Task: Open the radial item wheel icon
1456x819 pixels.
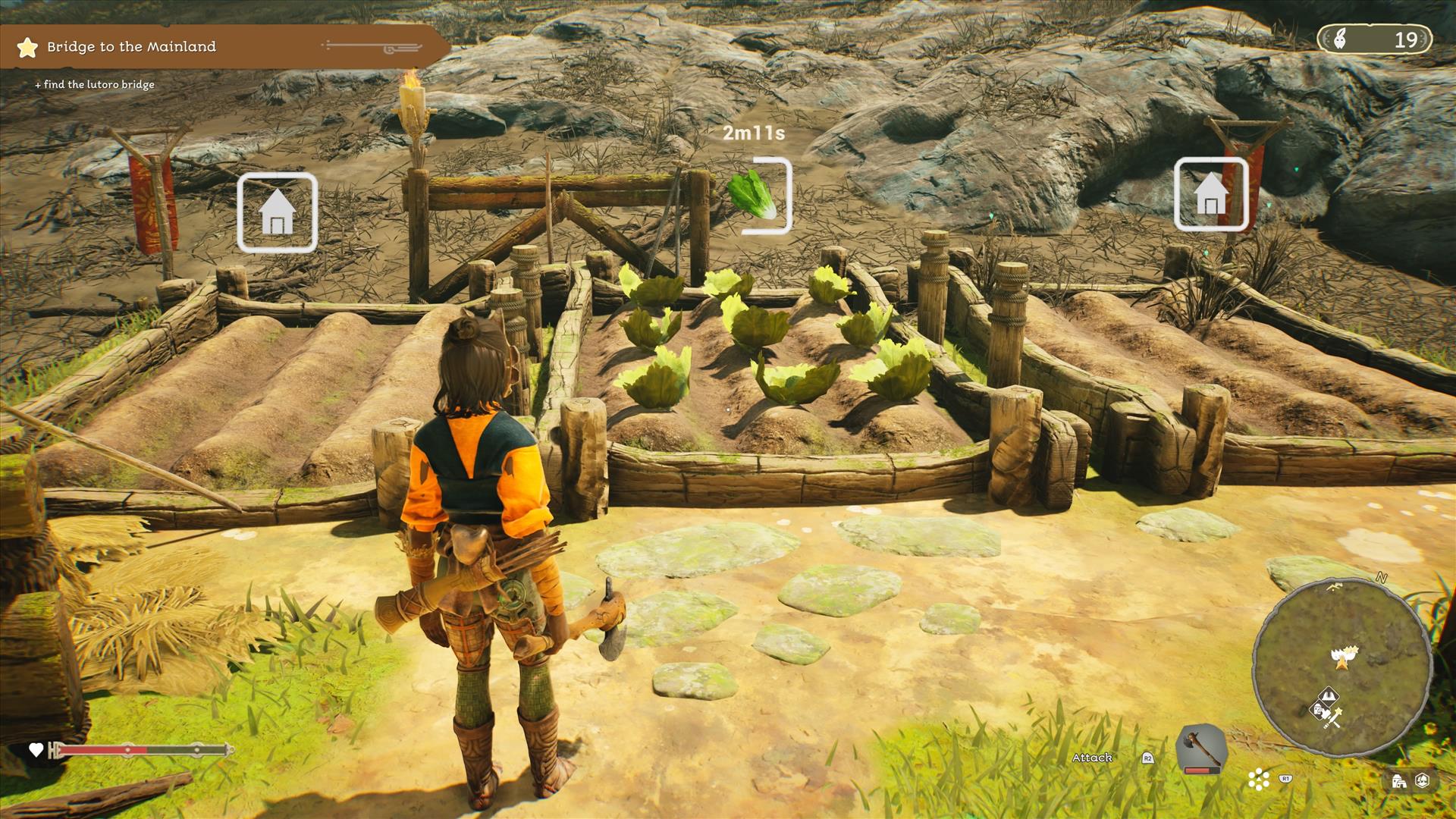Action: [1259, 779]
